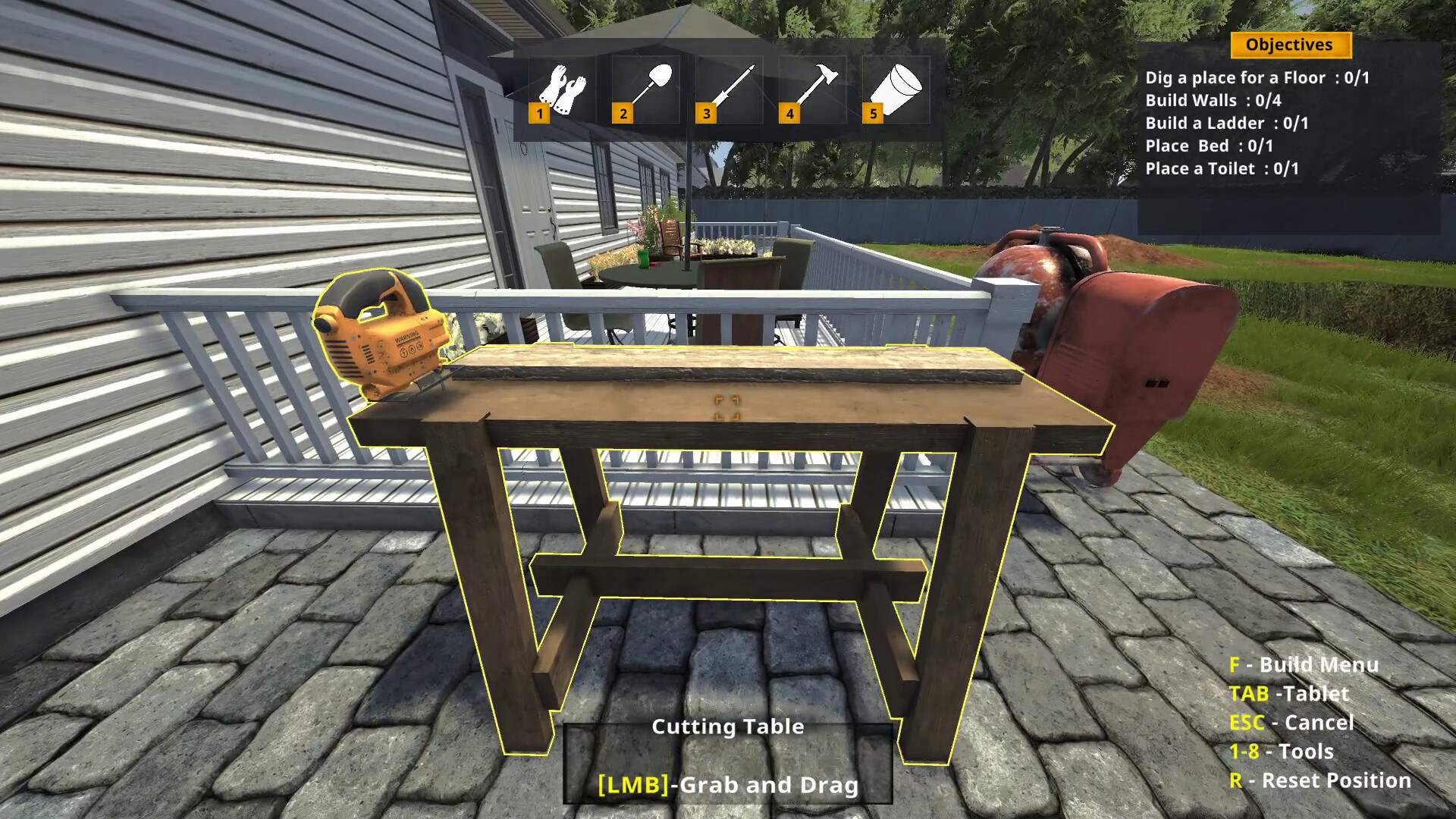Open the Objectives panel header
The height and width of the screenshot is (819, 1456).
(1289, 45)
